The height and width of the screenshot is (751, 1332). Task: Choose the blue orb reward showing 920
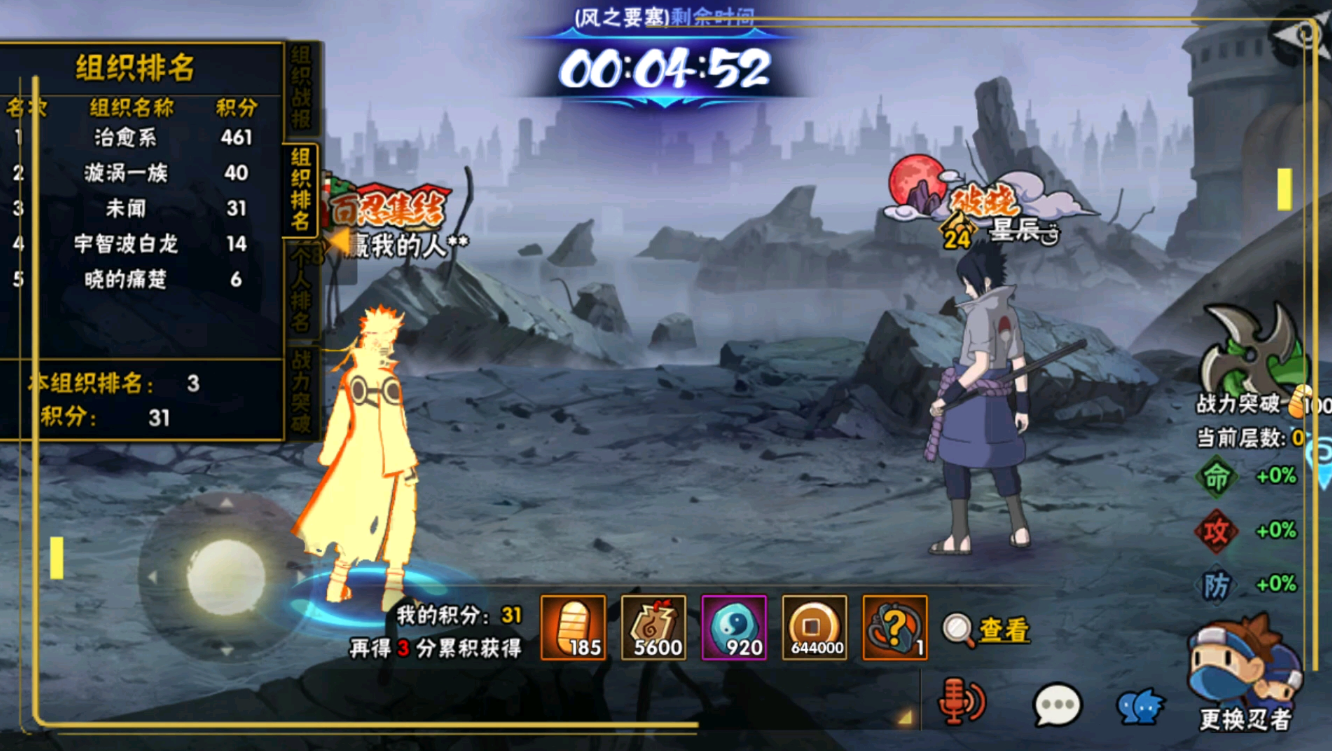click(734, 628)
